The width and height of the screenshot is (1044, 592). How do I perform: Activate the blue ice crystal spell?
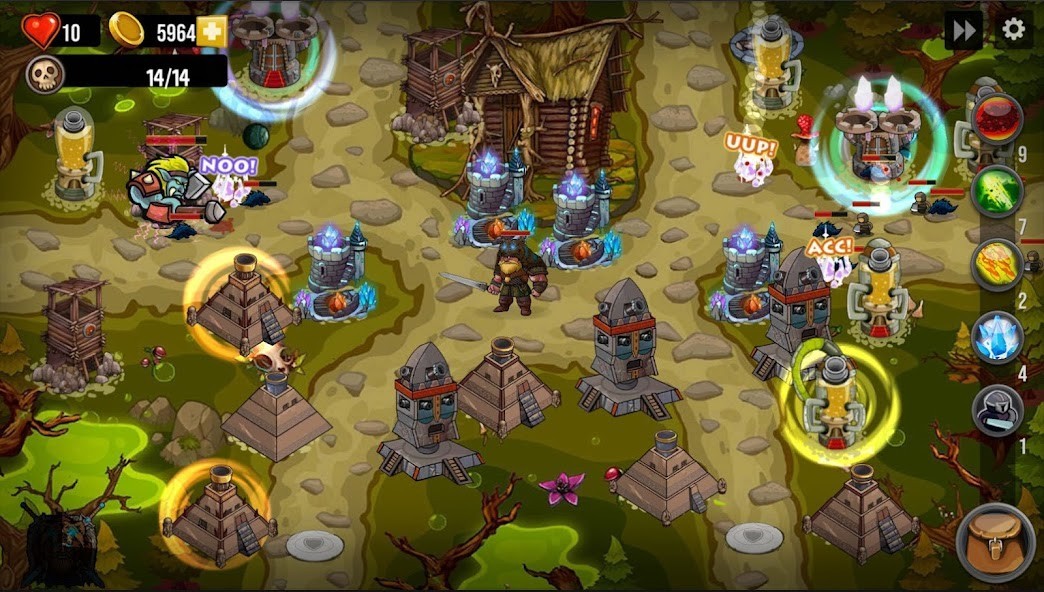click(x=997, y=337)
